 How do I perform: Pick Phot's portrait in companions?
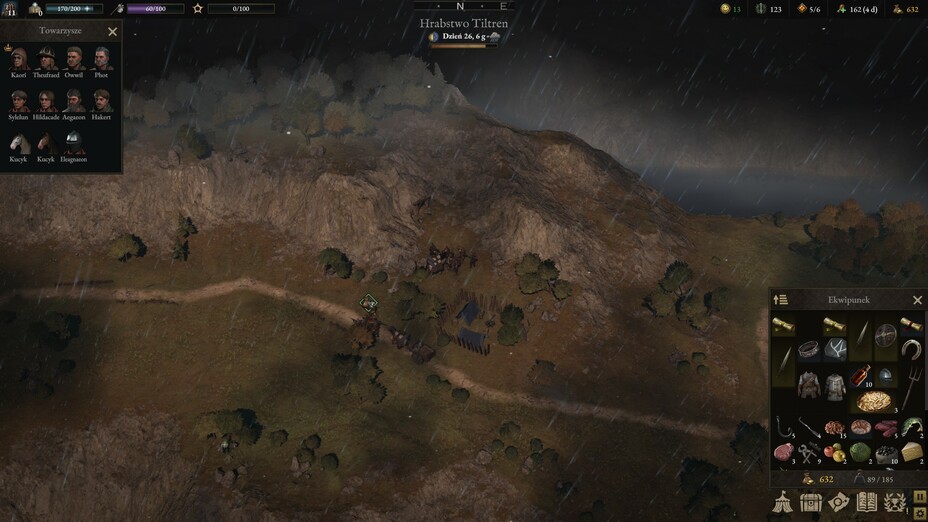click(101, 58)
